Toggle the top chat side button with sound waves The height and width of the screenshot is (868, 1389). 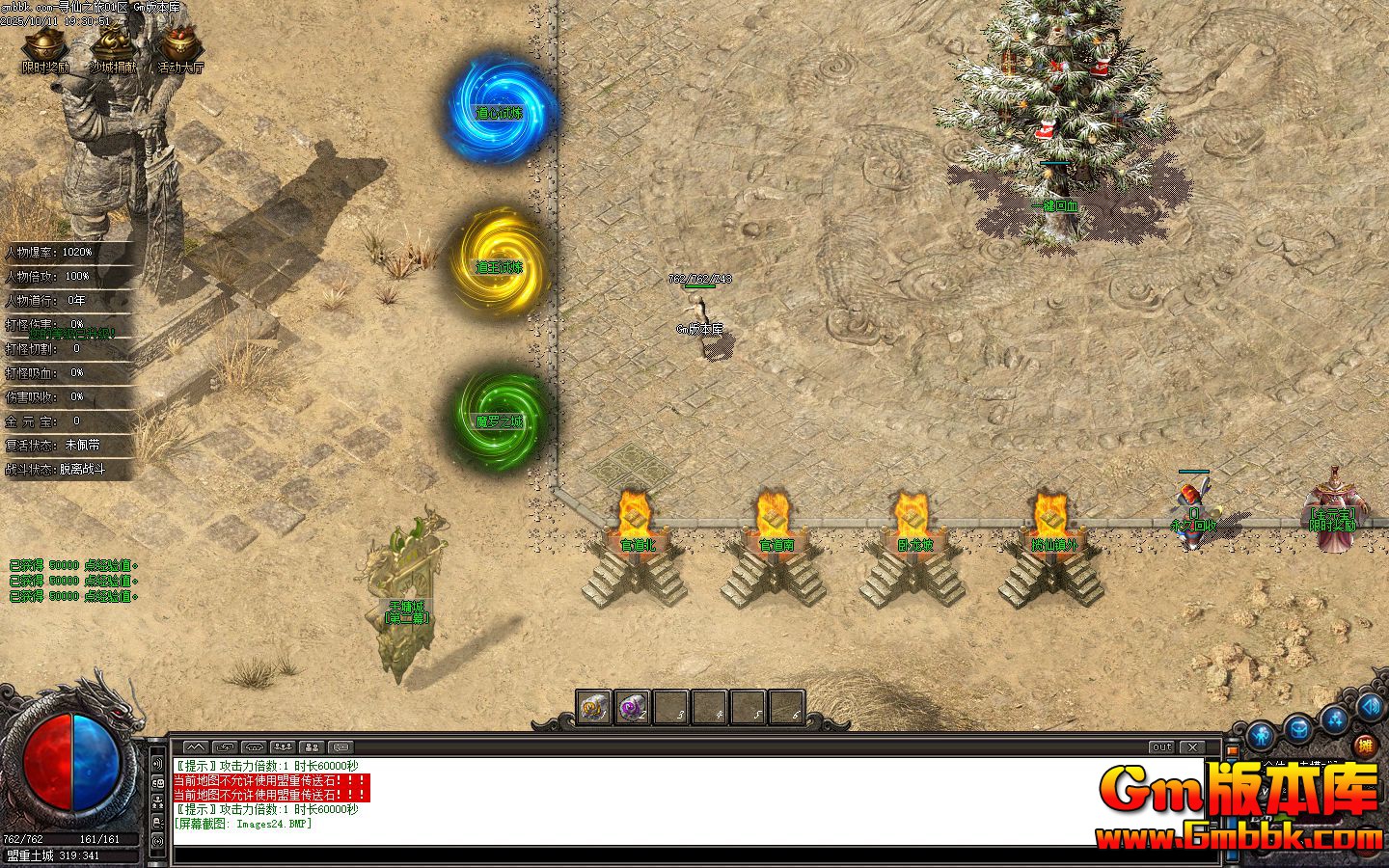[159, 763]
